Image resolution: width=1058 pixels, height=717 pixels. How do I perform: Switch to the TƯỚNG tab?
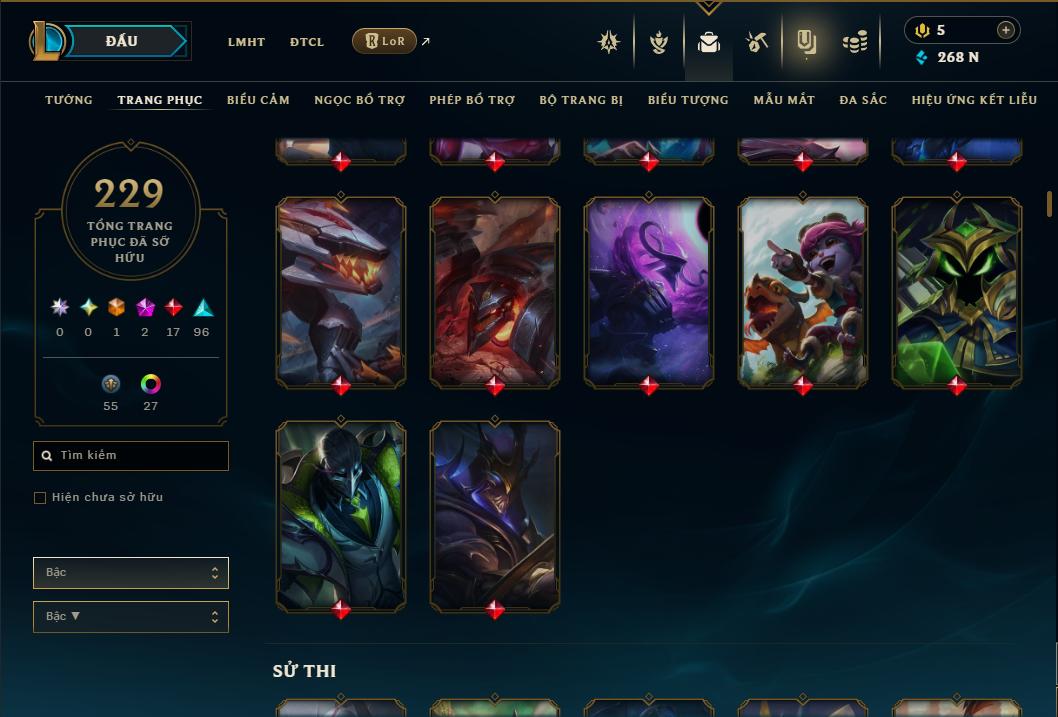click(69, 100)
